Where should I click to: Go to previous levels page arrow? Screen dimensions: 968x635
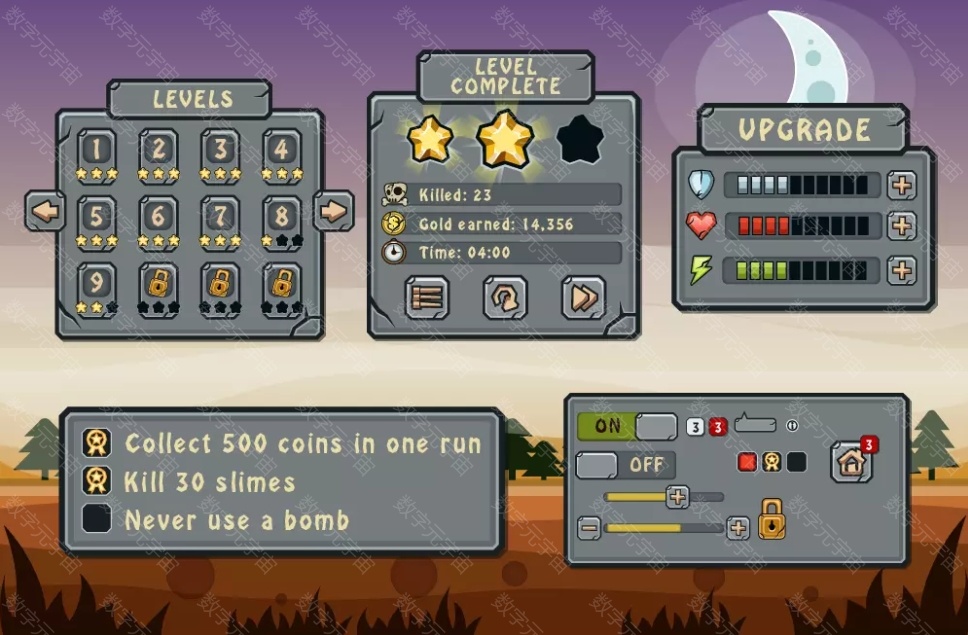tap(45, 211)
